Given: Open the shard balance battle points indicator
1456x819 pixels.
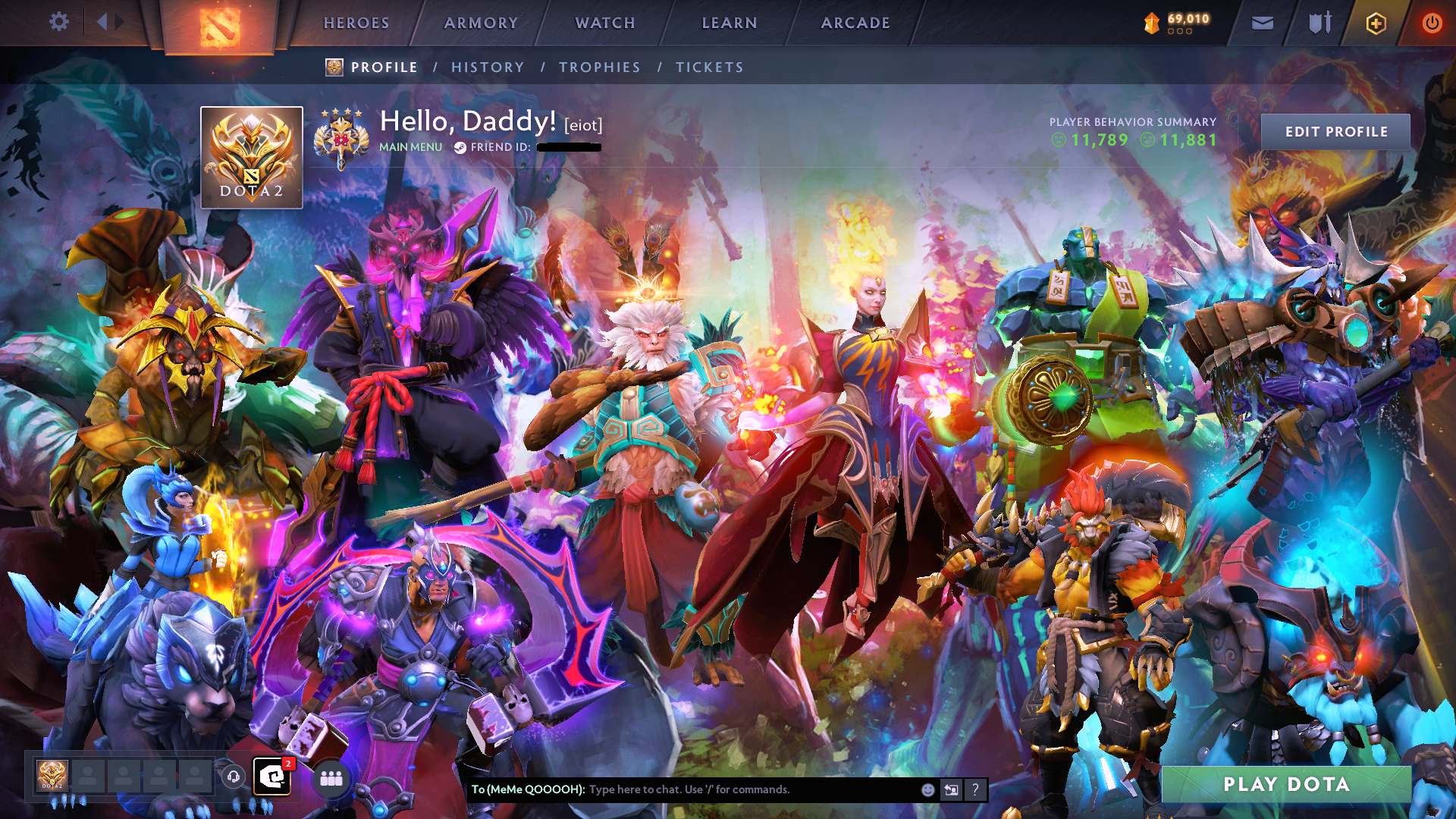Looking at the screenshot, I should coord(1175,23).
